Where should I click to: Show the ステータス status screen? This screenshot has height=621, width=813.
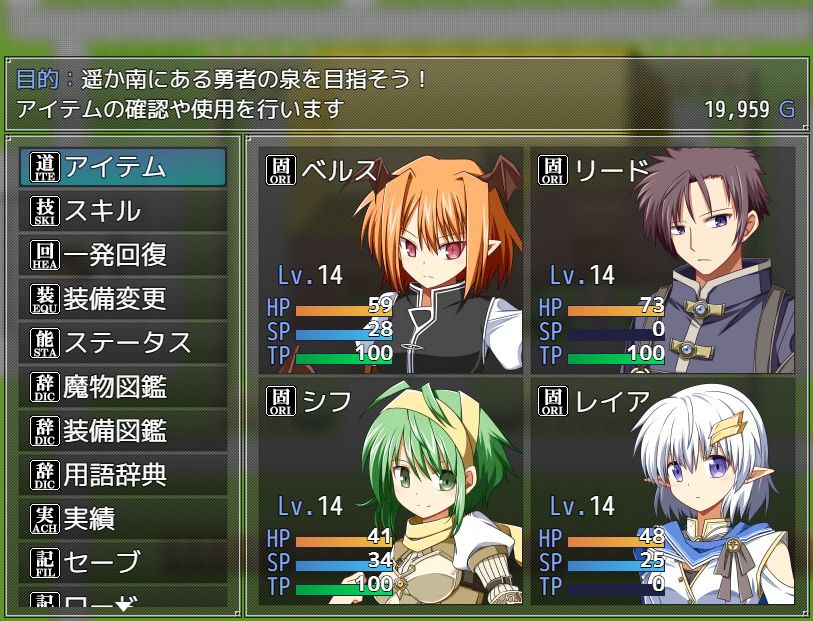point(123,343)
